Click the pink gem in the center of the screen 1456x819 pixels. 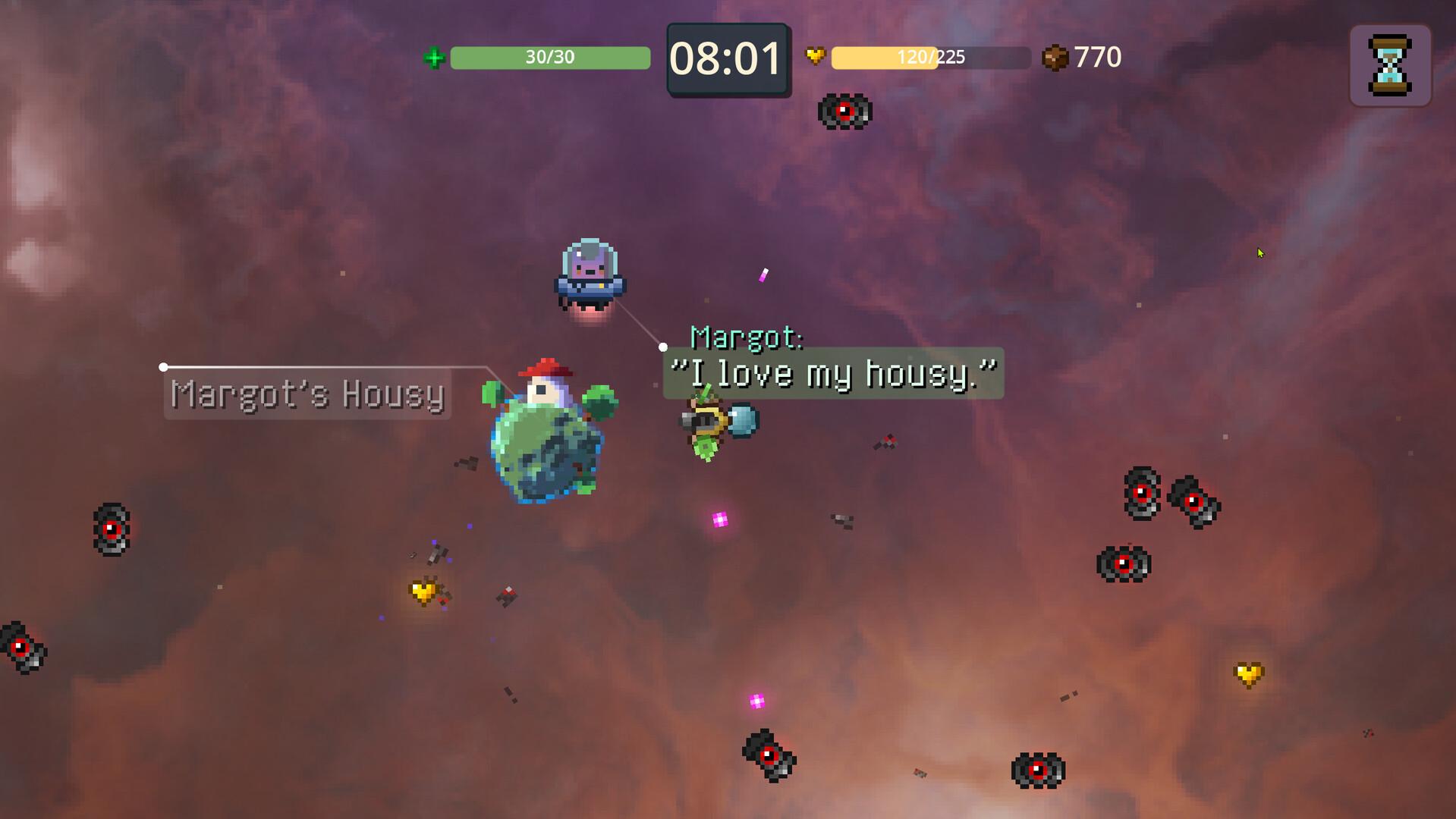pyautogui.click(x=719, y=519)
